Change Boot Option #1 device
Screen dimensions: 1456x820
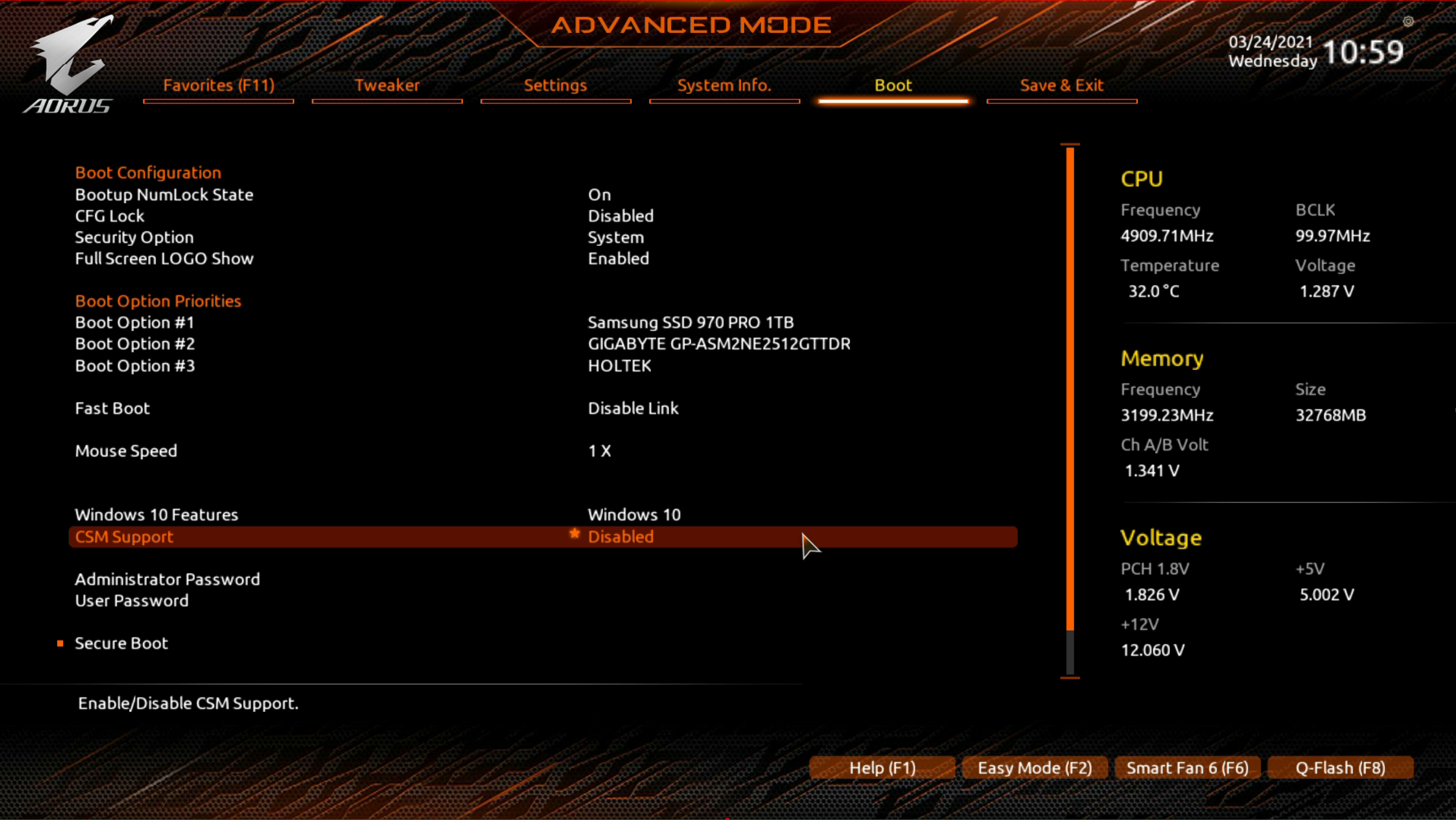pyautogui.click(x=690, y=323)
